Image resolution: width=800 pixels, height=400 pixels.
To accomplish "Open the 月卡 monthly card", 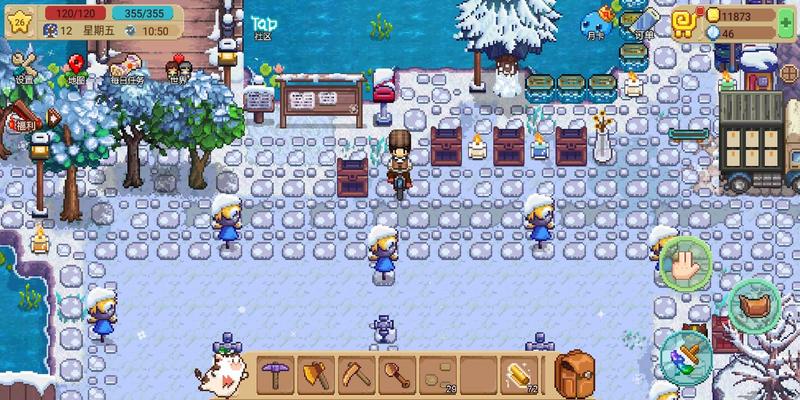I will point(596,22).
